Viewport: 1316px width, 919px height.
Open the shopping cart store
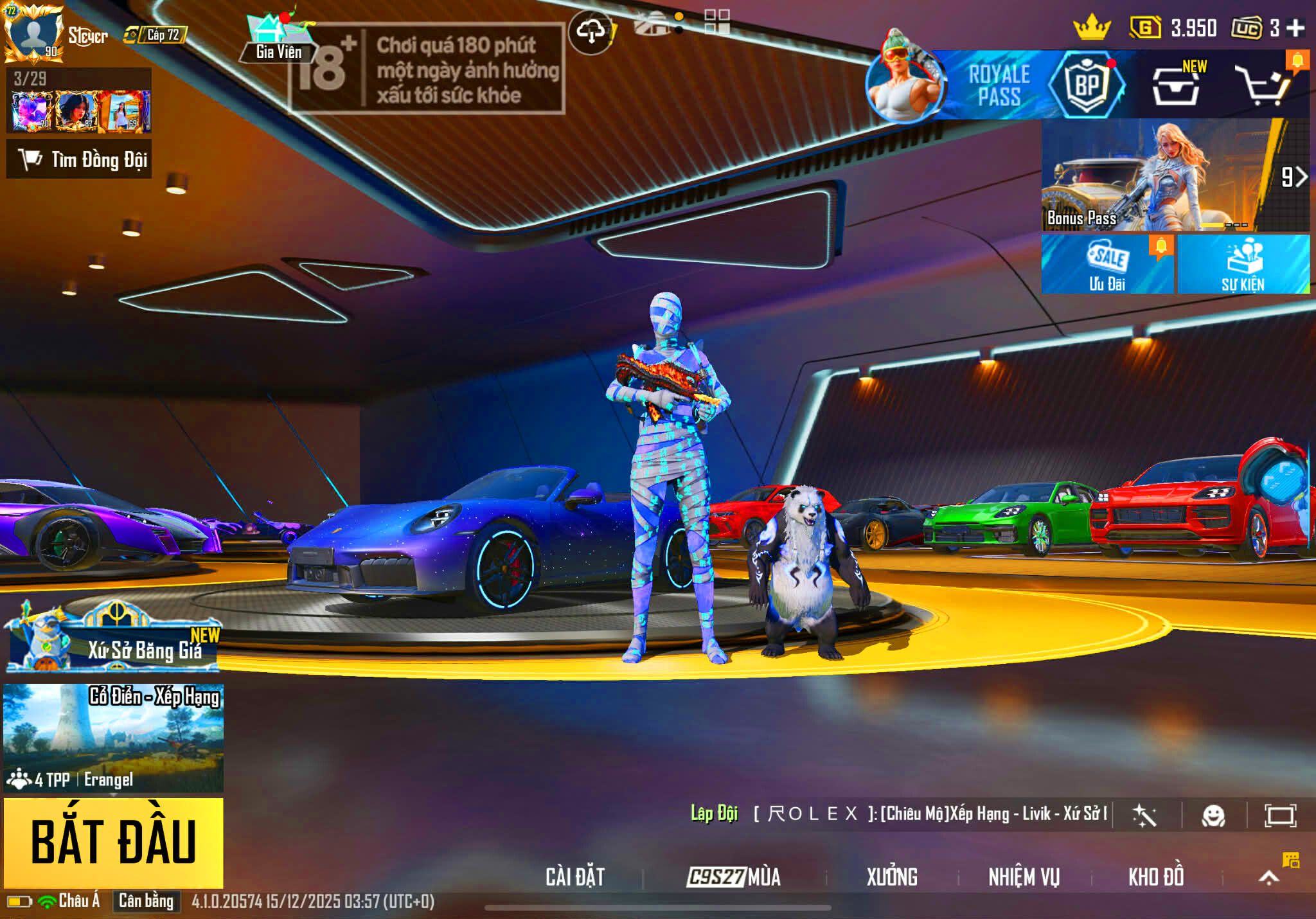pyautogui.click(x=1265, y=85)
